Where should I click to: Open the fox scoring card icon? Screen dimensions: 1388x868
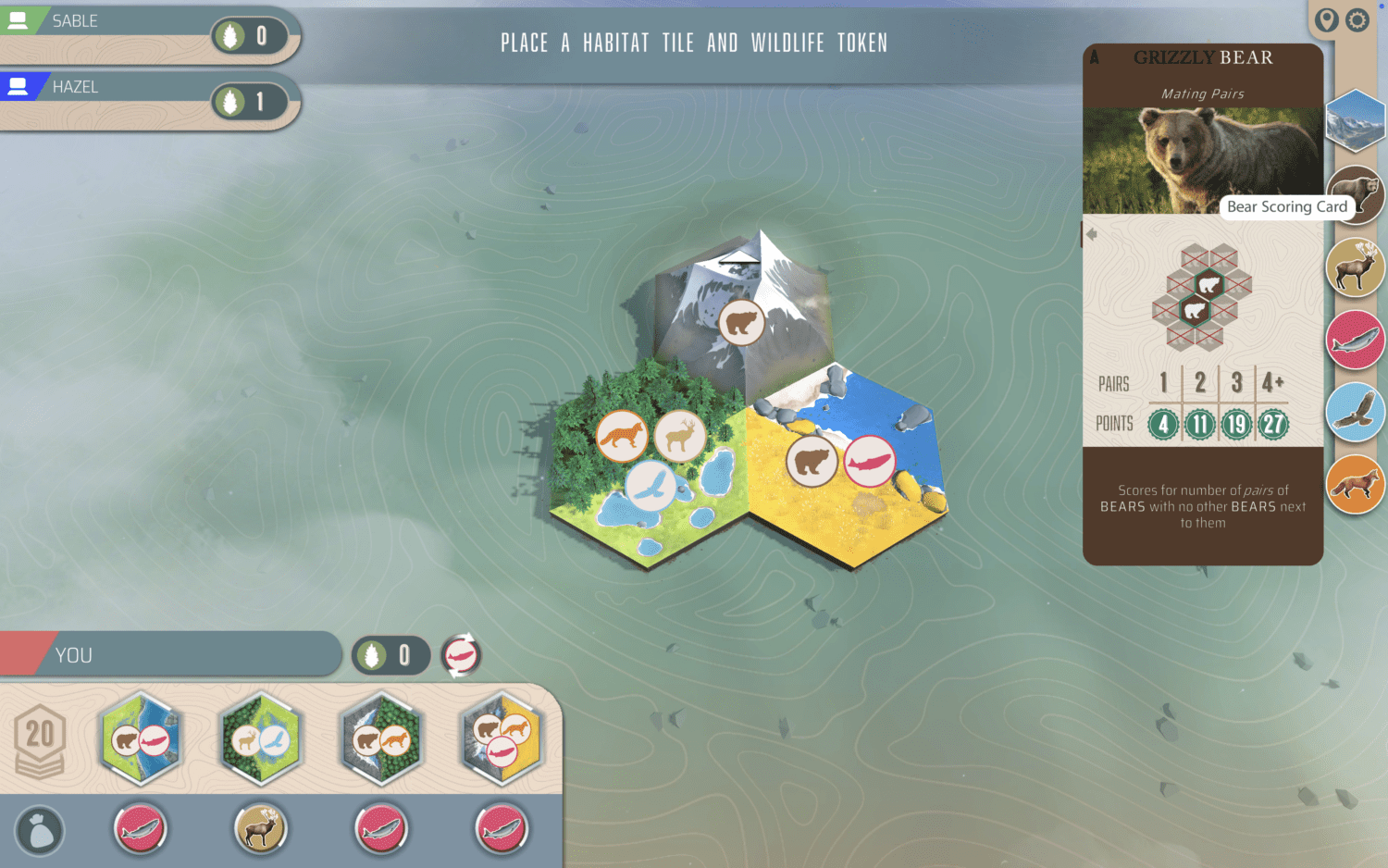tap(1355, 482)
